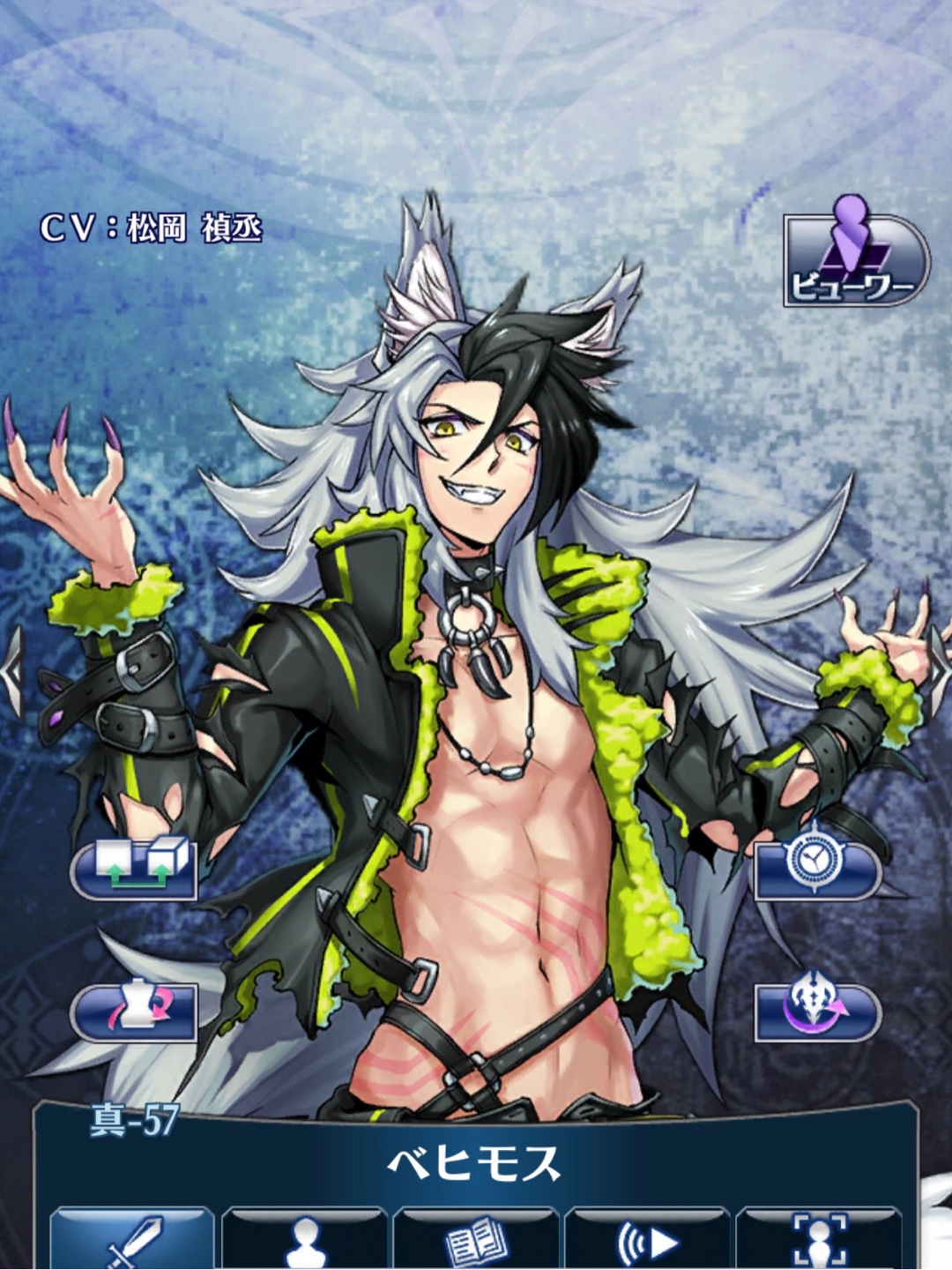The width and height of the screenshot is (952, 1270).
Task: Open the book story tab
Action: click(x=476, y=1239)
